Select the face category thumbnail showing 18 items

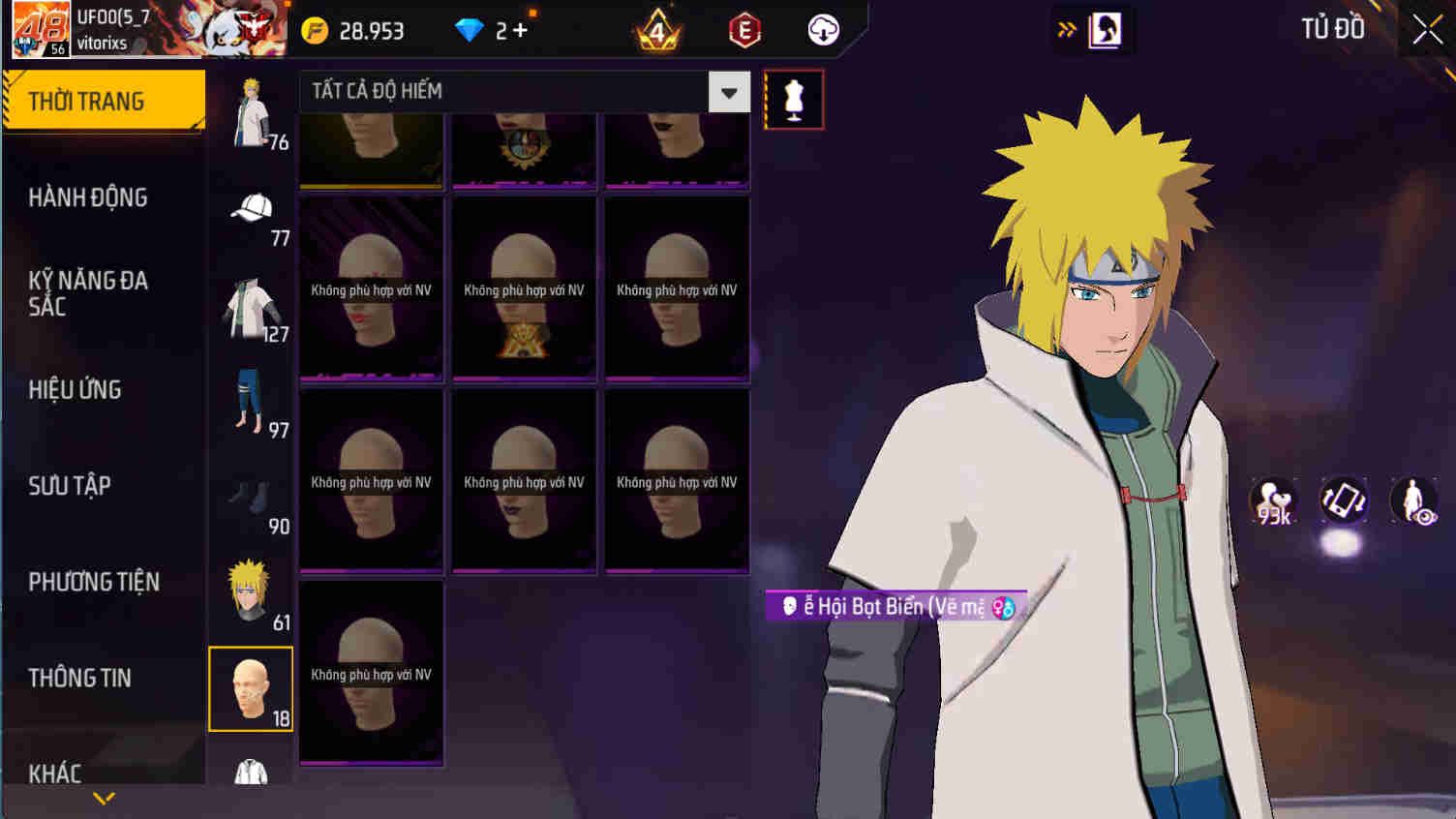coord(251,689)
